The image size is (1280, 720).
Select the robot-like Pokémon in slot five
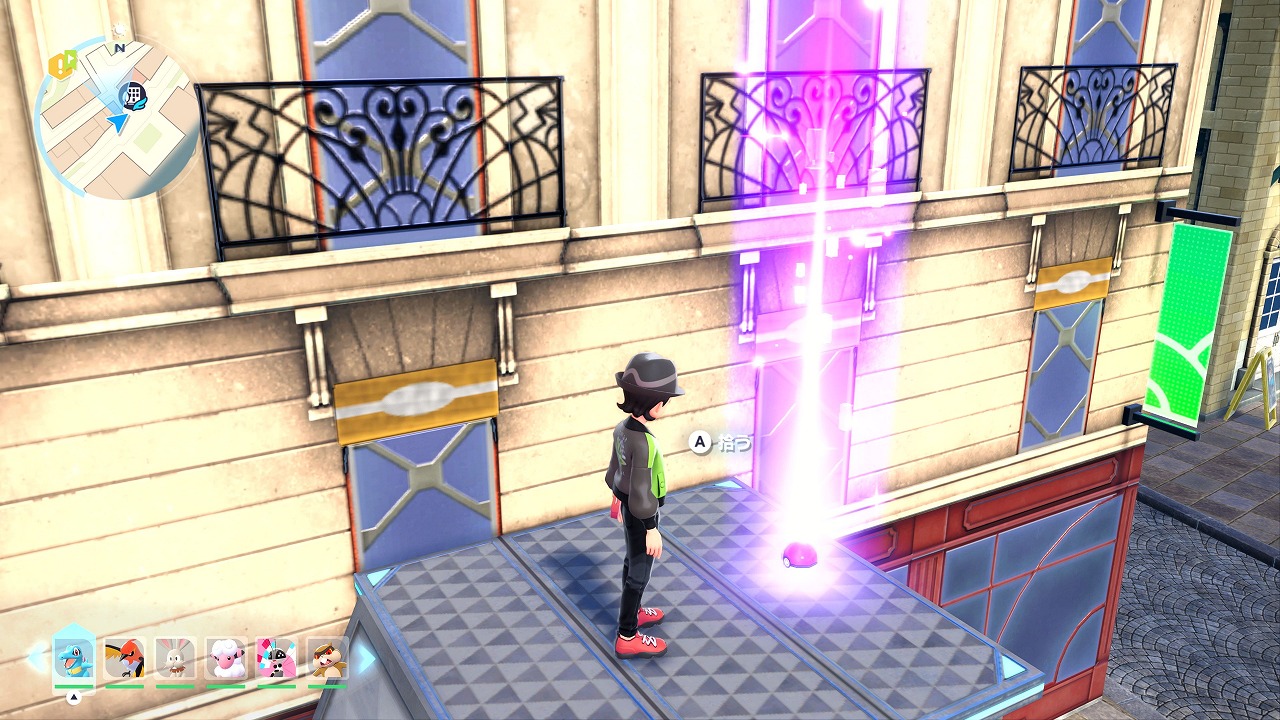(x=276, y=657)
